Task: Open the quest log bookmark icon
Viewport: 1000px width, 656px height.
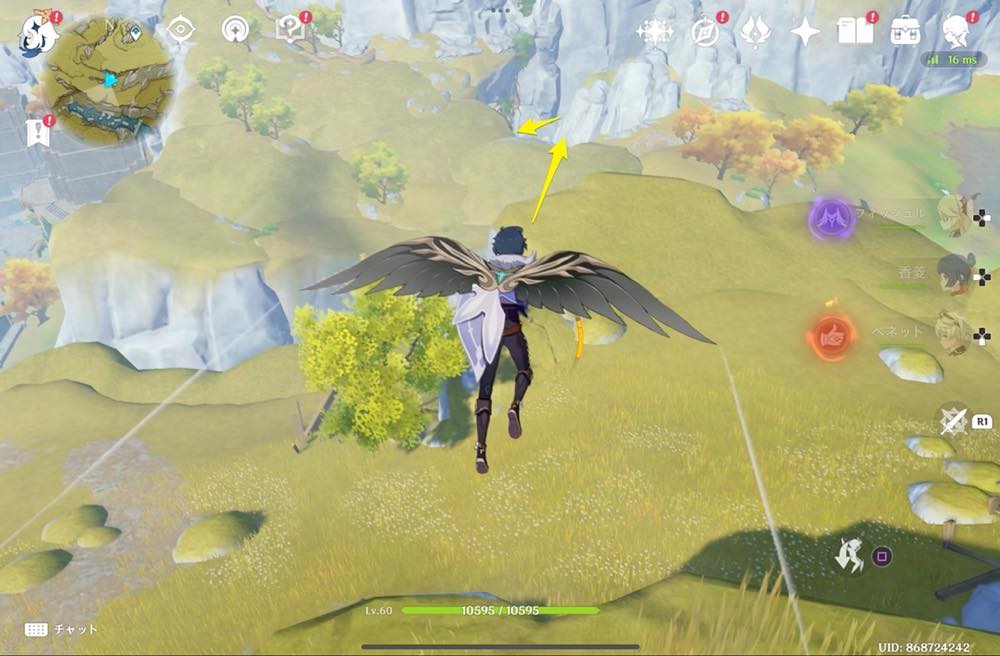Action: (39, 131)
